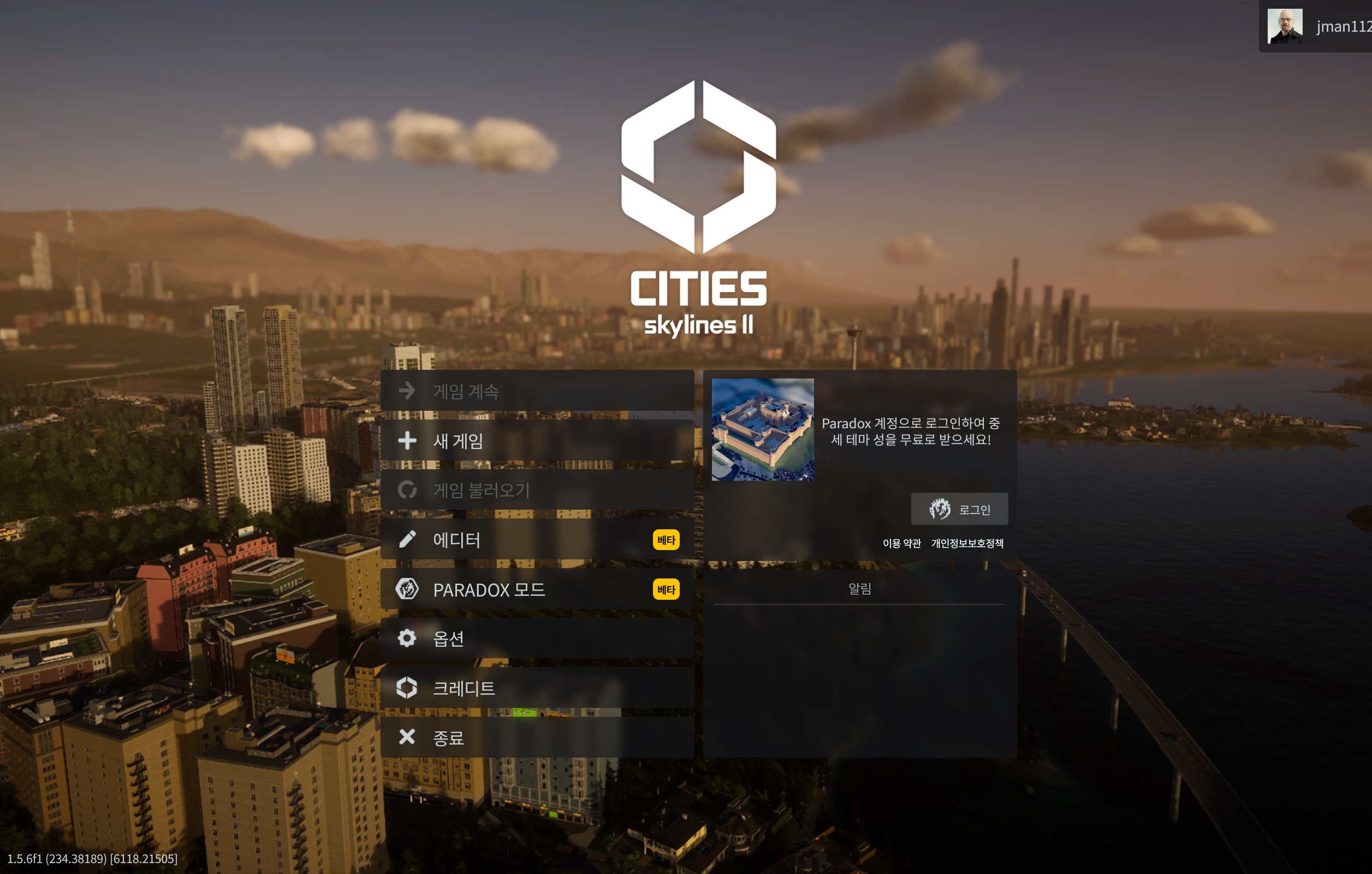Start a new game (새 게임)

point(537,441)
